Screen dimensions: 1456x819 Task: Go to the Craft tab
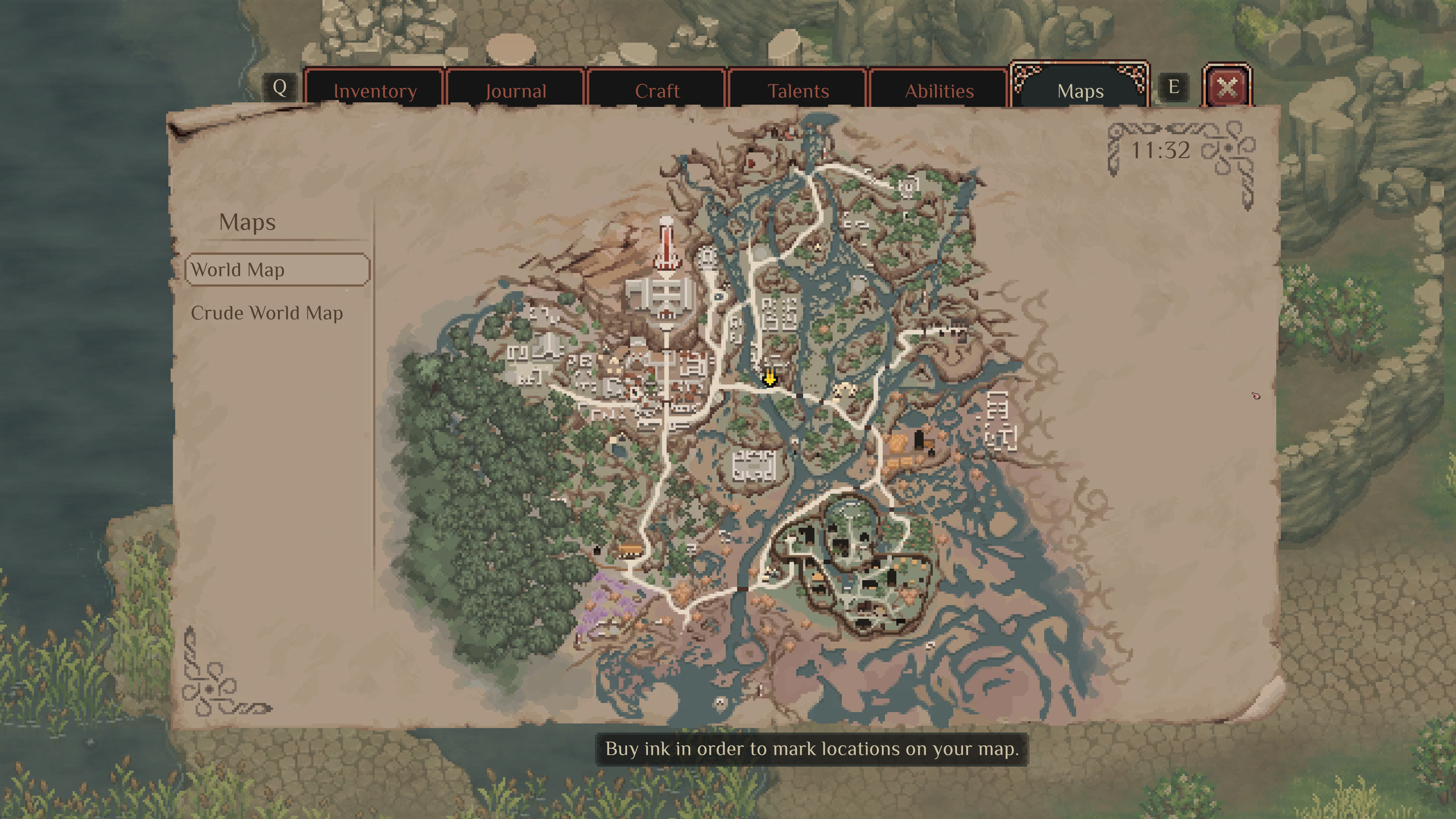[657, 90]
